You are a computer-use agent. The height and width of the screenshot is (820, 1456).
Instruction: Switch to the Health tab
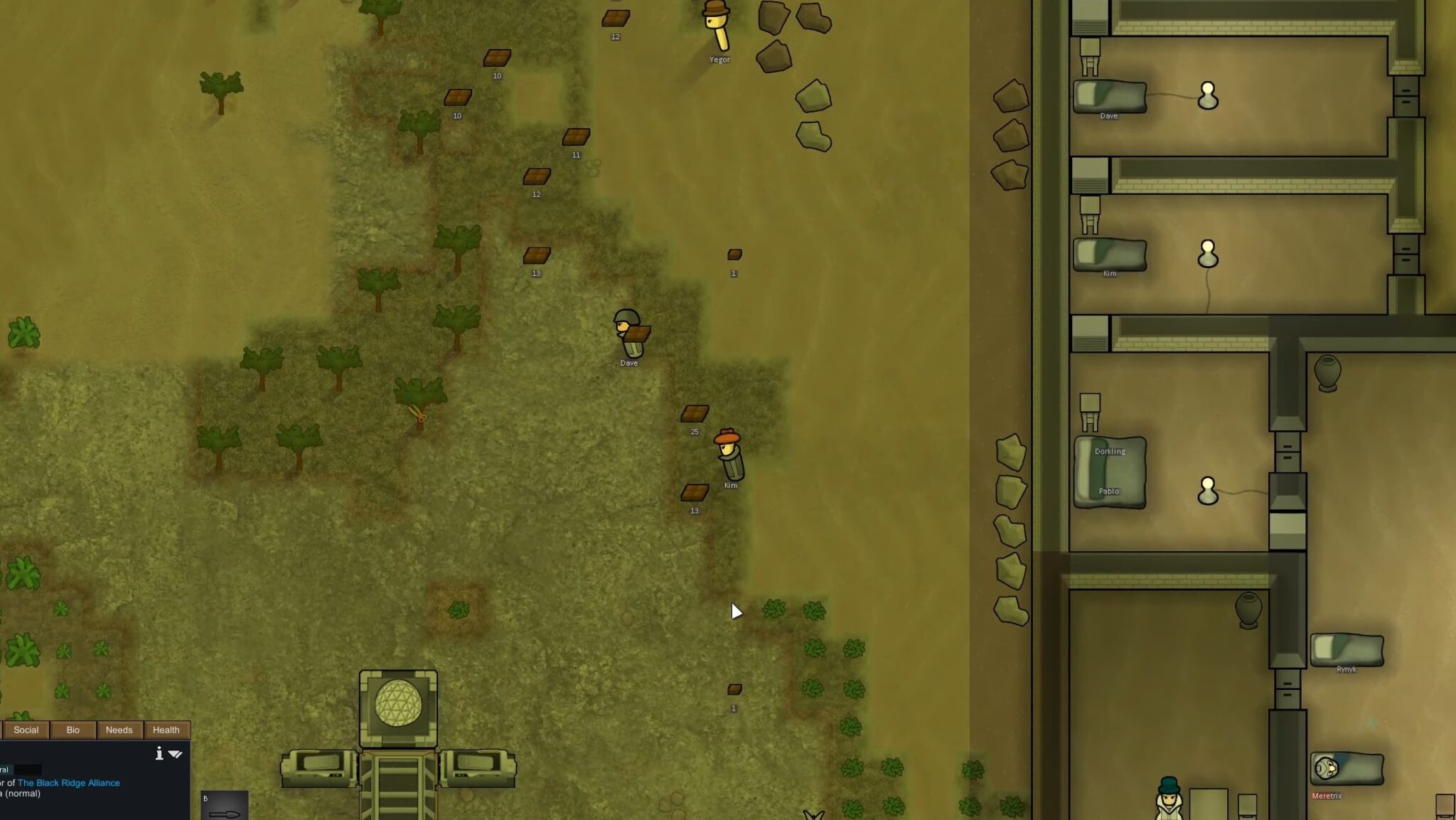(166, 730)
